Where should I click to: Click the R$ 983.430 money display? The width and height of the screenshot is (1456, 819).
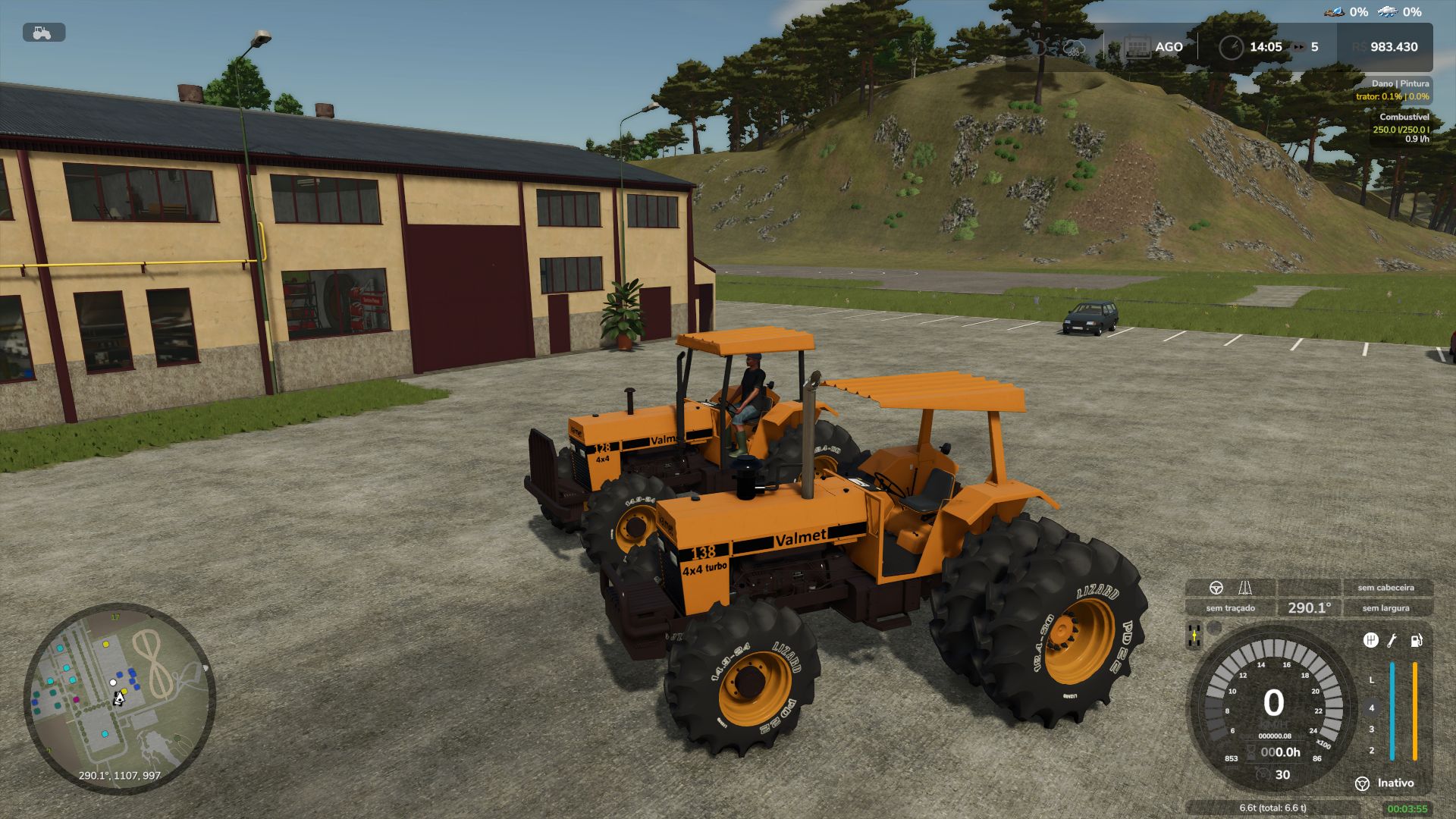pyautogui.click(x=1395, y=46)
